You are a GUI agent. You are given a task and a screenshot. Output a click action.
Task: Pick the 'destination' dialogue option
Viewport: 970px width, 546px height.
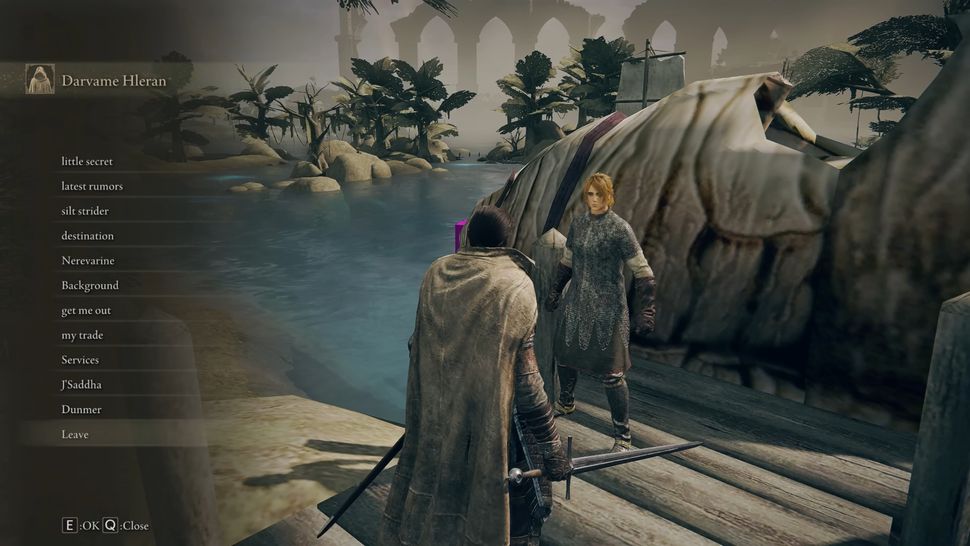pyautogui.click(x=88, y=236)
